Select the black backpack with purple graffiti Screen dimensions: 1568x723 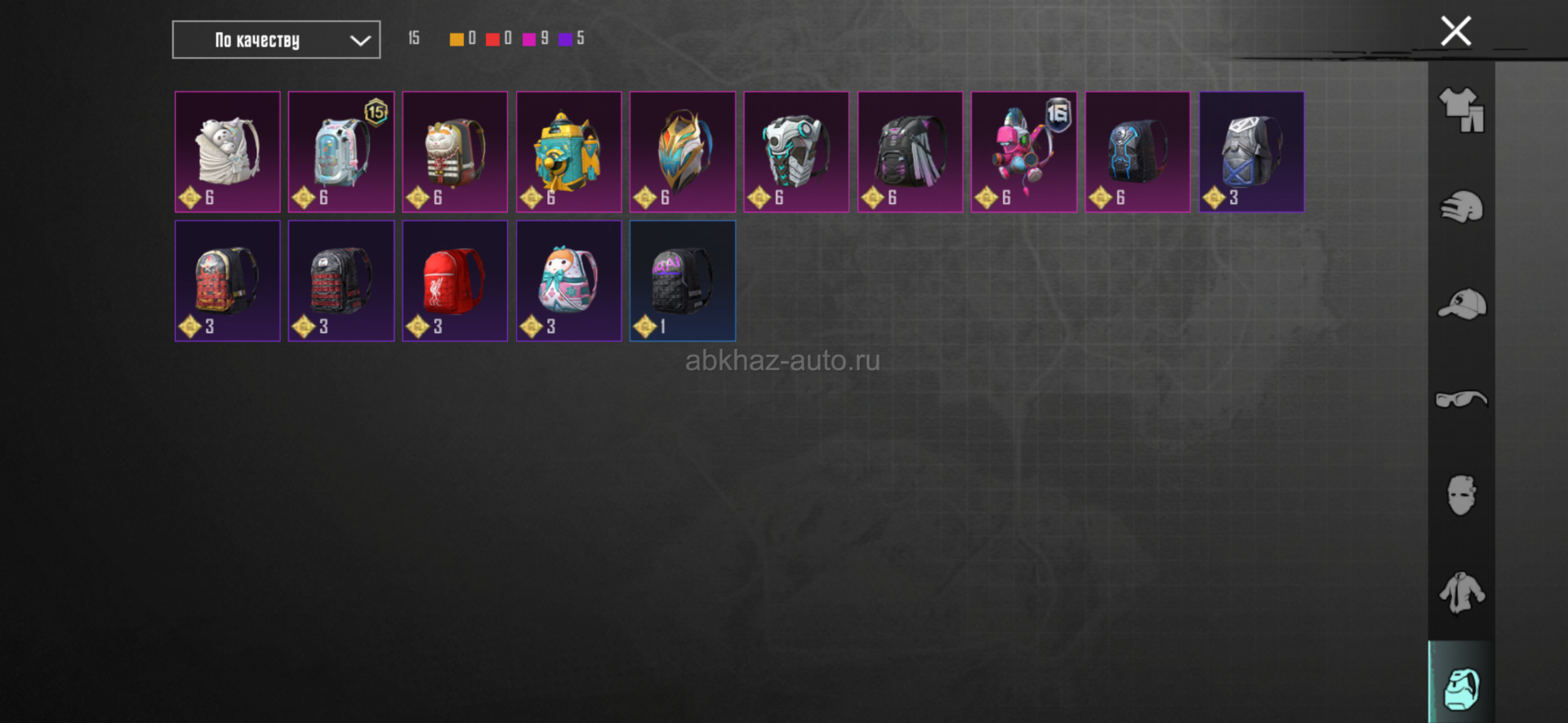[683, 280]
